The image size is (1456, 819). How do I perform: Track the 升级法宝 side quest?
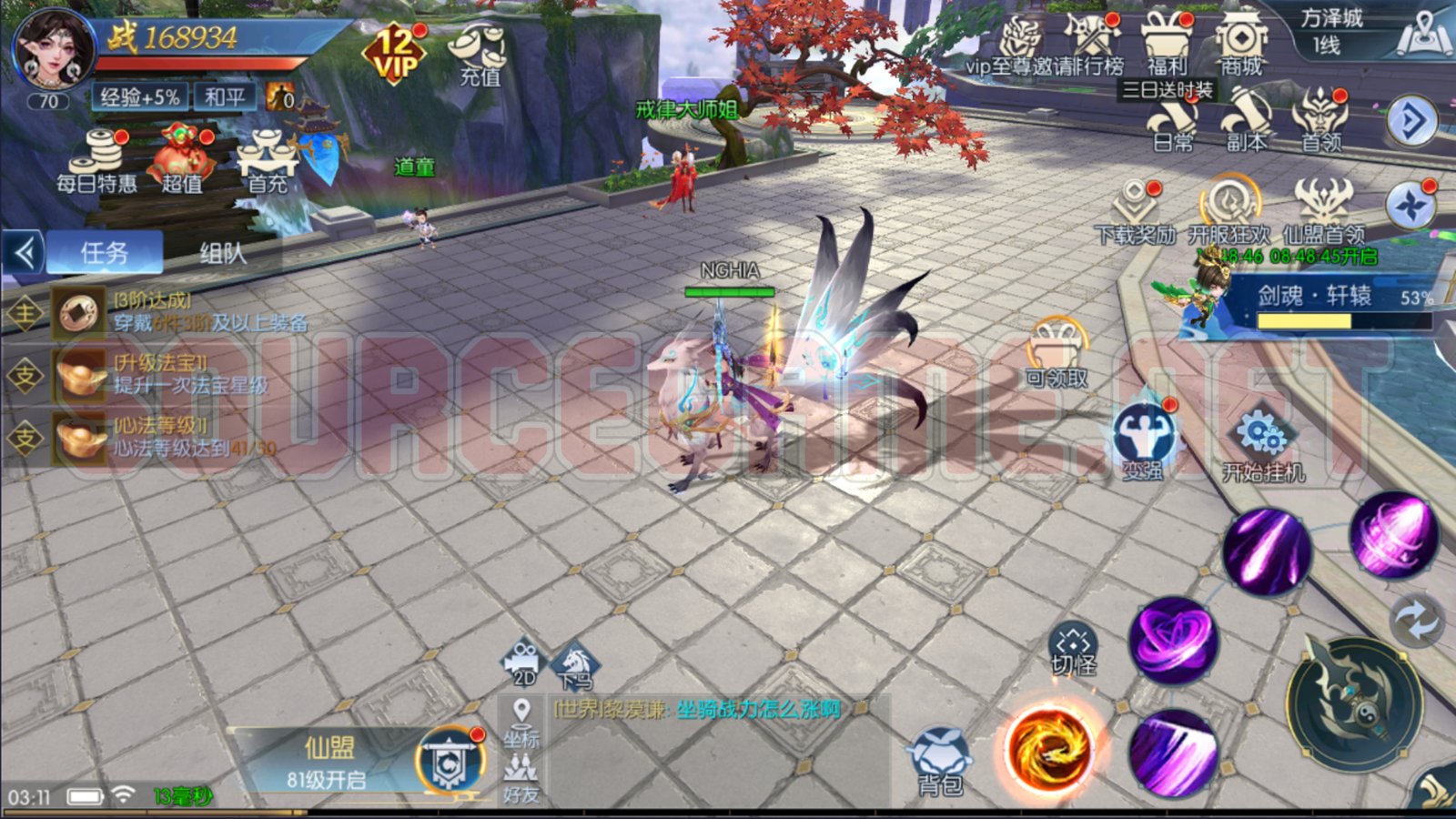pyautogui.click(x=164, y=375)
